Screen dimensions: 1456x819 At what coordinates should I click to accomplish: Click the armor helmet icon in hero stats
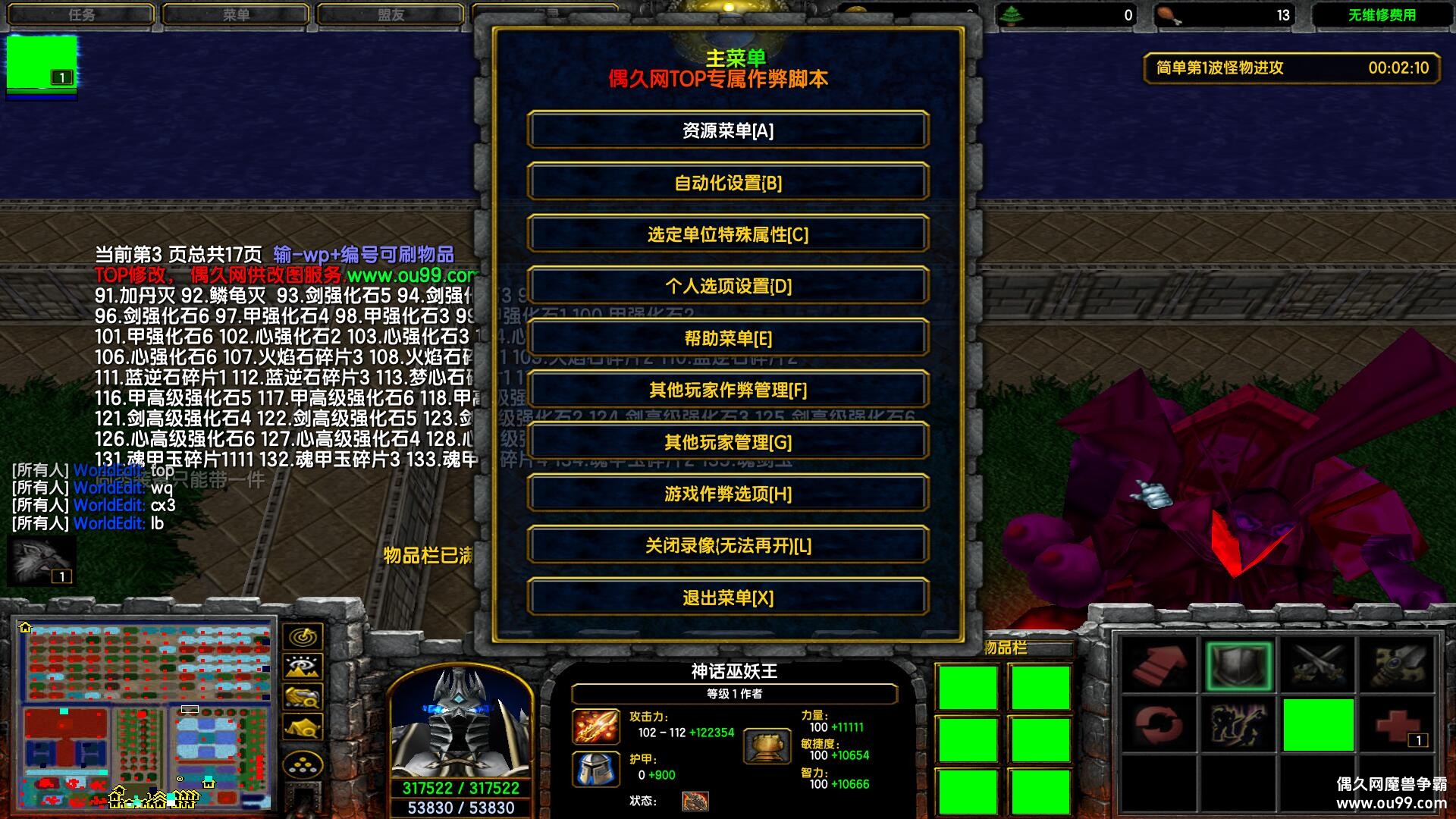(597, 765)
